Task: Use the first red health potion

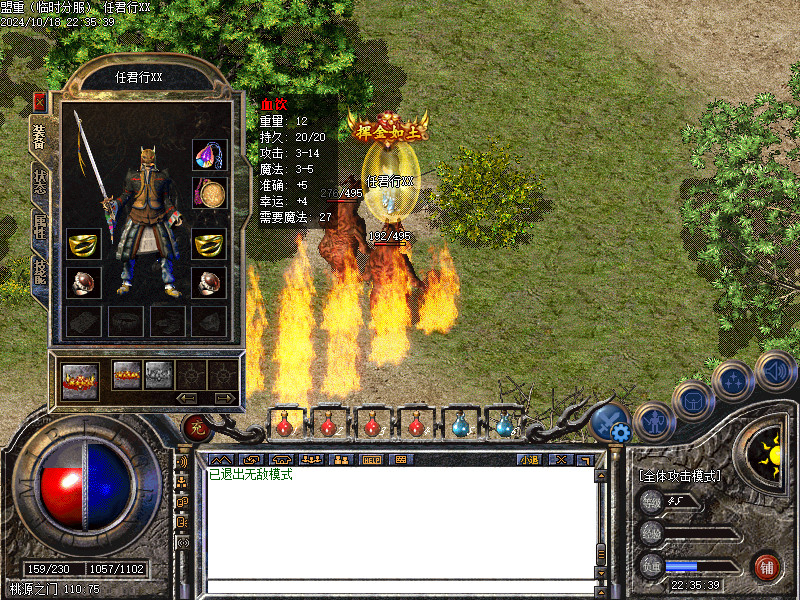Action: 284,425
